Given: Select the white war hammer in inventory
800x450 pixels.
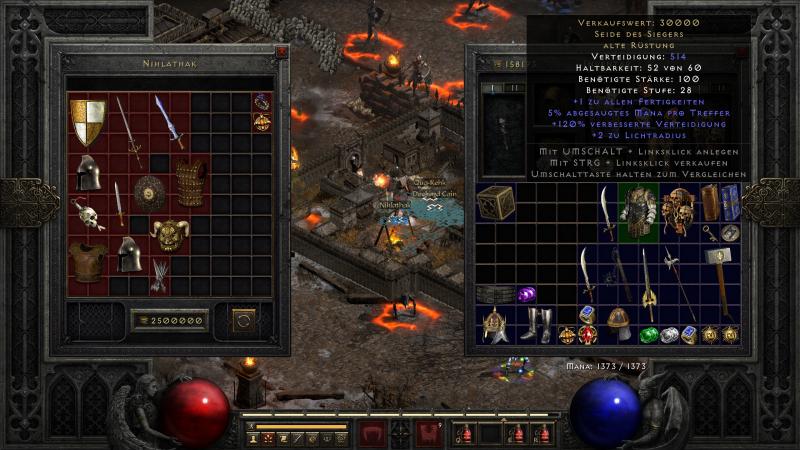Looking at the screenshot, I should (720, 264).
